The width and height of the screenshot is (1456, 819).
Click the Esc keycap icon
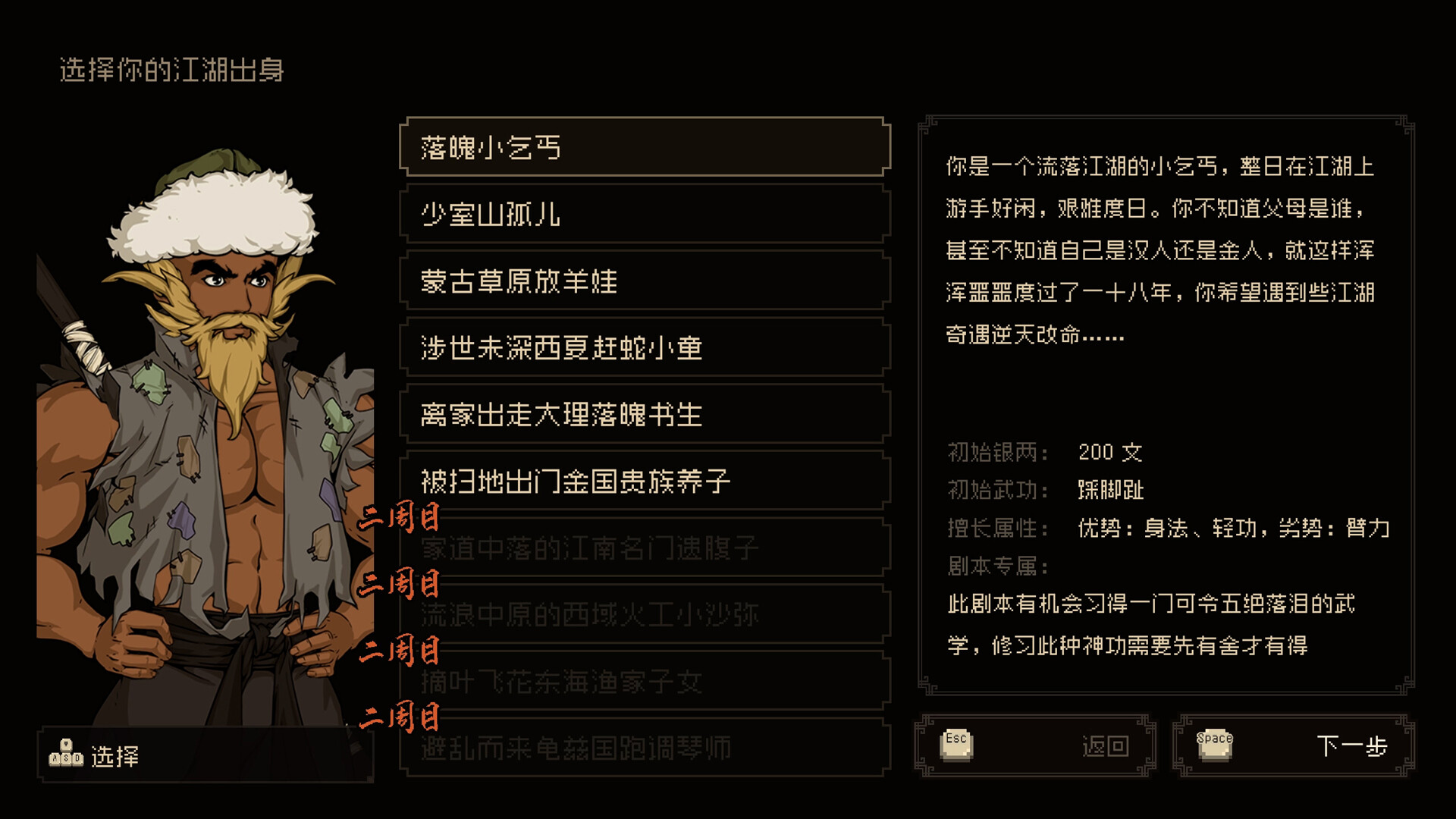957,744
